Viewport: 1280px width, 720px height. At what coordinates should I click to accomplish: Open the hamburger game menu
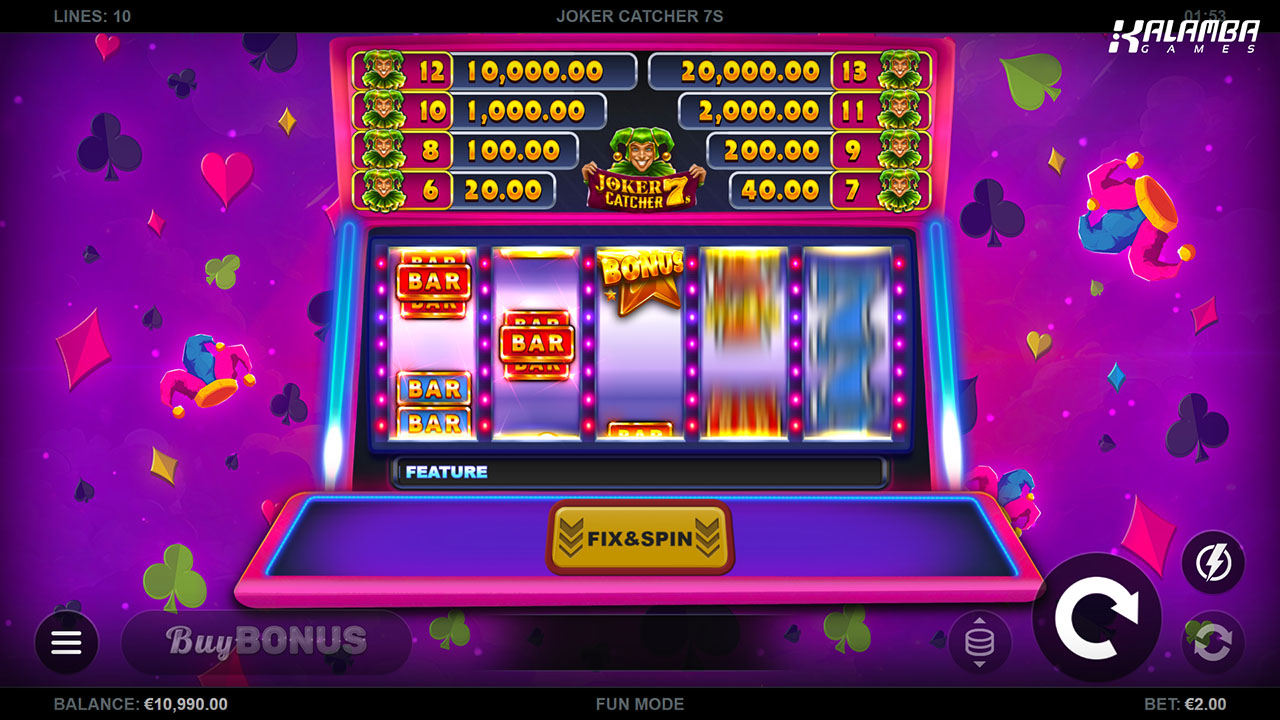coord(66,642)
